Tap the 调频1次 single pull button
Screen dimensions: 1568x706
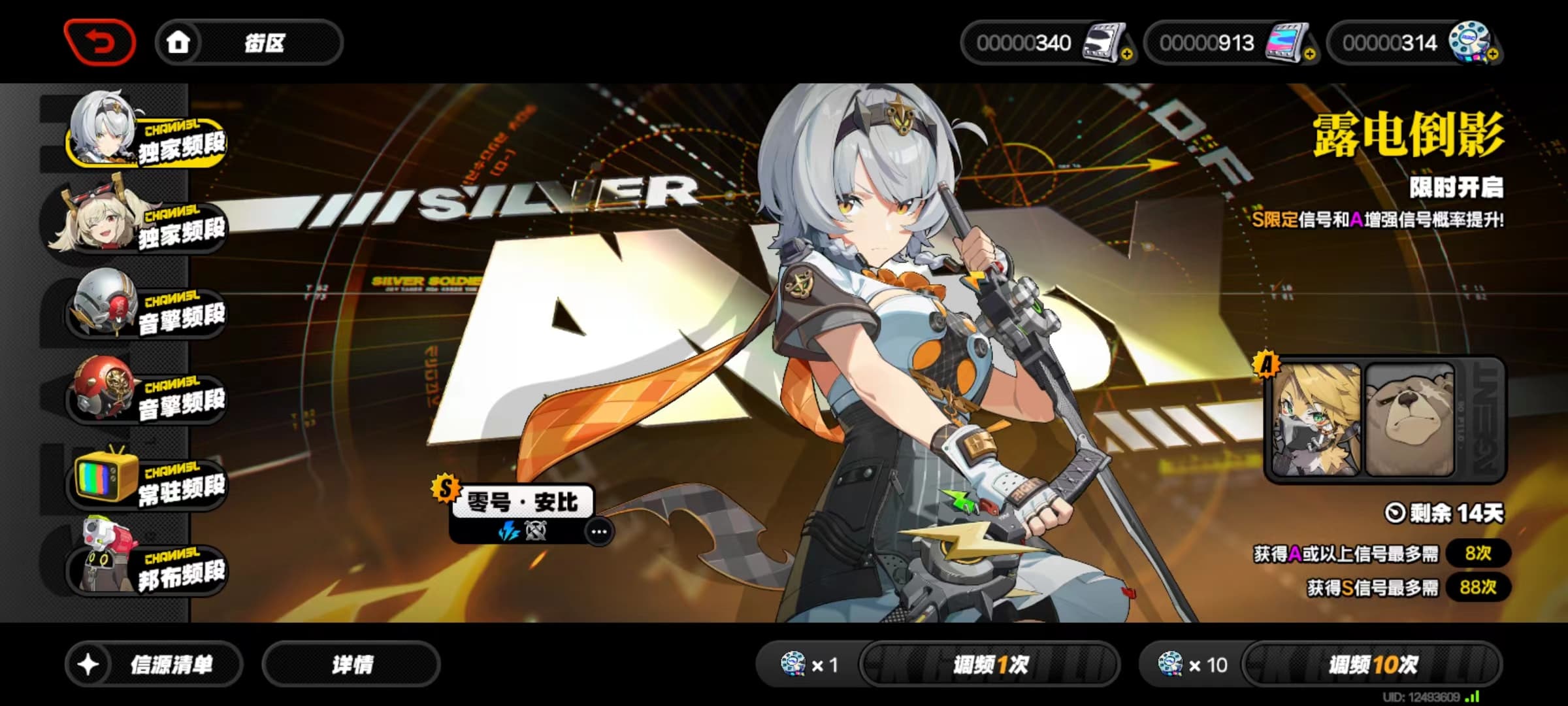coord(990,665)
